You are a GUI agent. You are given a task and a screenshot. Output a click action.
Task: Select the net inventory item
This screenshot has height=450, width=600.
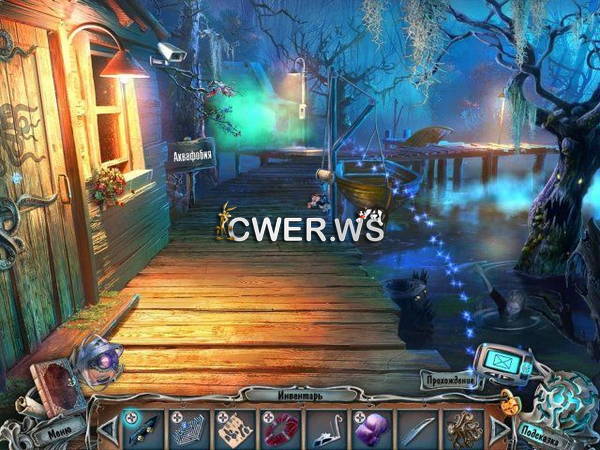(x=188, y=428)
